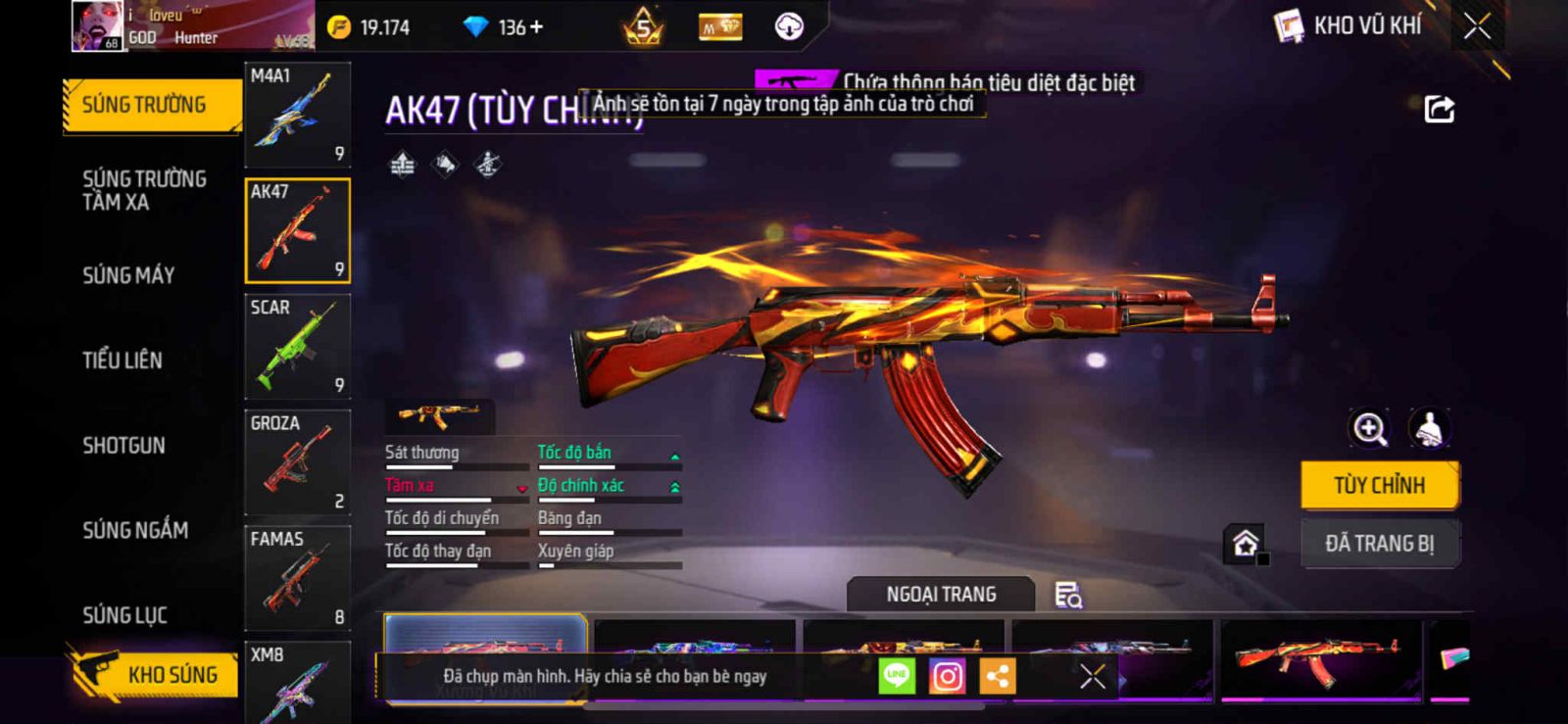Viewport: 1568px width, 724px height.
Task: Add diamonds with the plus button
Action: pyautogui.click(x=536, y=27)
